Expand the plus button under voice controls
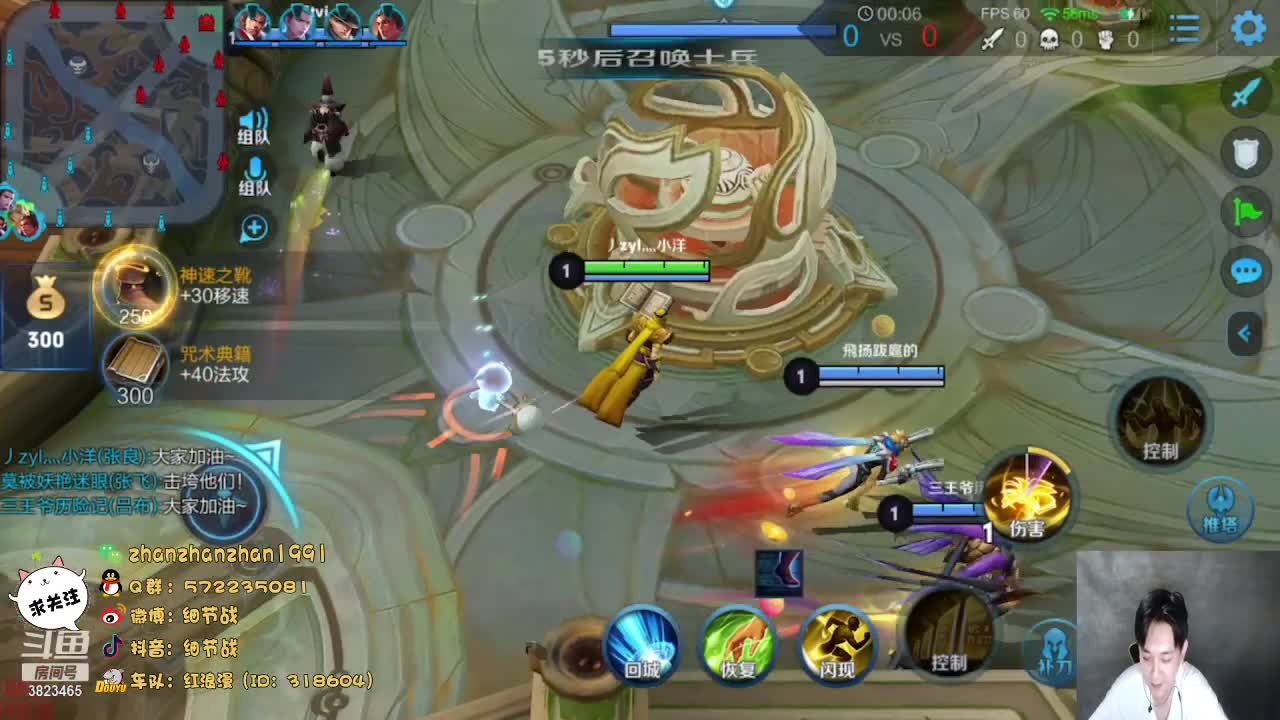 point(254,228)
